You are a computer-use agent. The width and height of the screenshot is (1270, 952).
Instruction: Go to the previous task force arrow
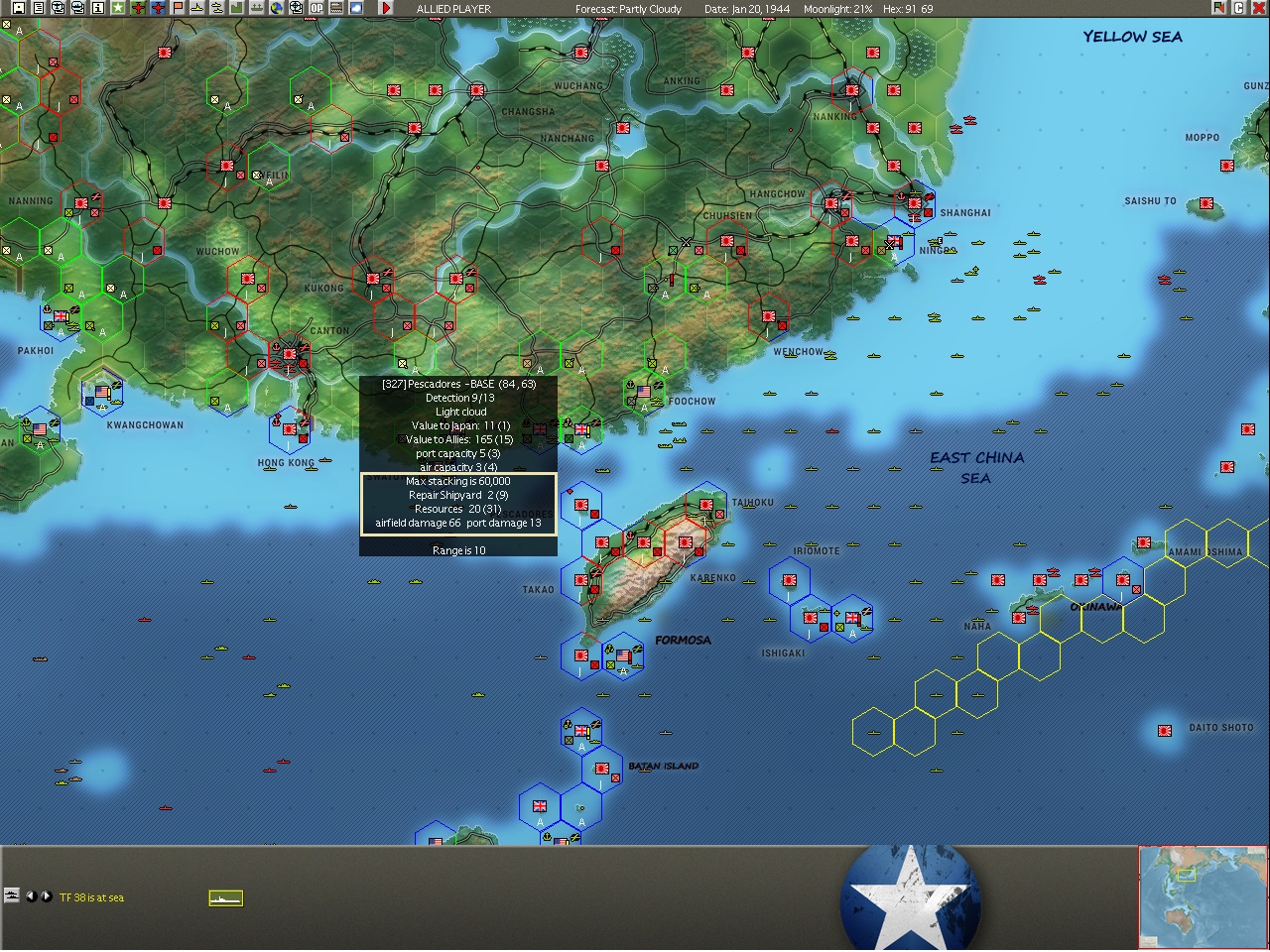pyautogui.click(x=31, y=896)
